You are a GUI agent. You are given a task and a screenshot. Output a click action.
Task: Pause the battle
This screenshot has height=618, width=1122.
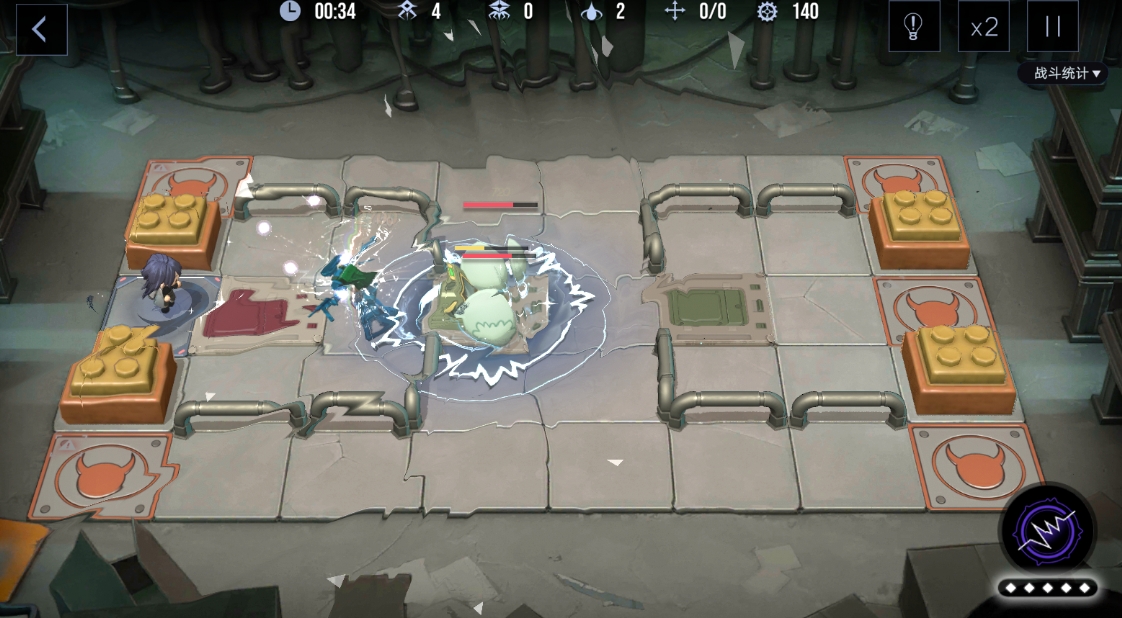[1053, 27]
